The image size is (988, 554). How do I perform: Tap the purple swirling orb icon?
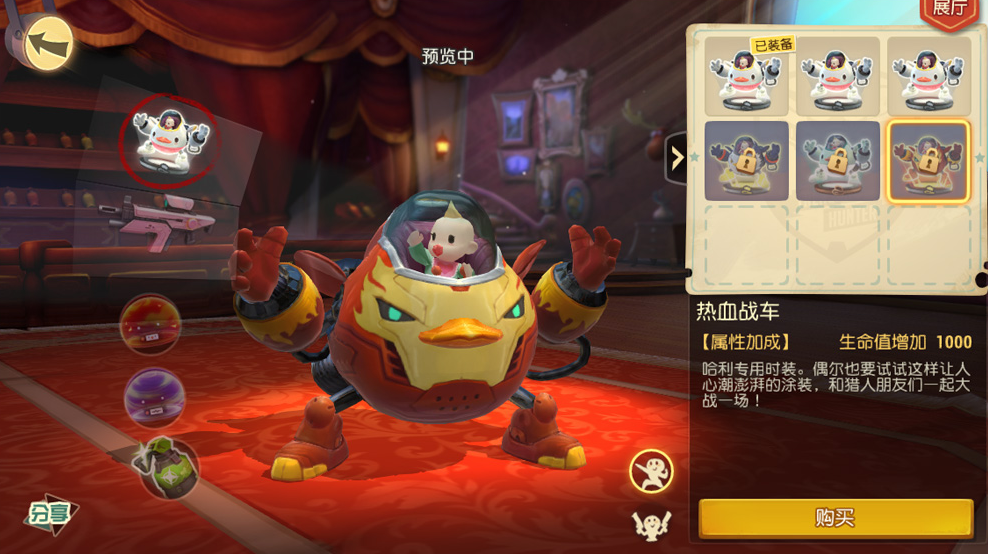point(154,397)
